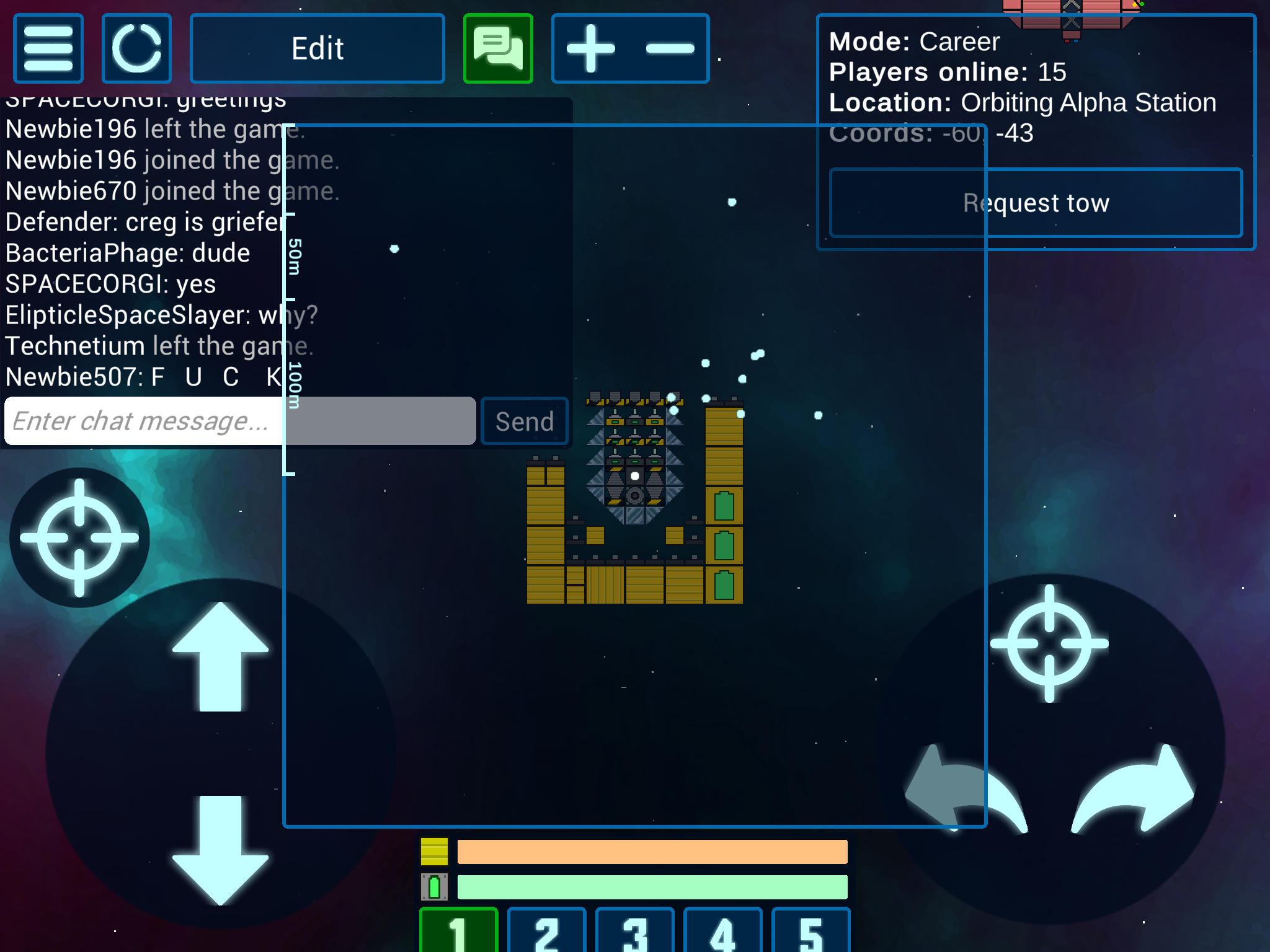Select action group 5
This screenshot has width=1270, height=952.
click(811, 931)
